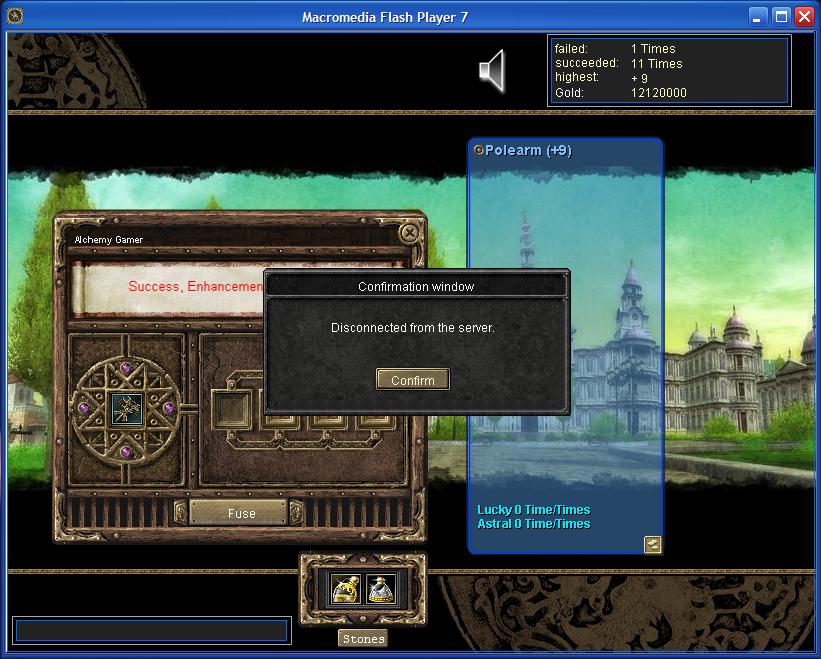This screenshot has width=821, height=659.
Task: Confirm the disconnected from server dialog
Action: [x=412, y=380]
